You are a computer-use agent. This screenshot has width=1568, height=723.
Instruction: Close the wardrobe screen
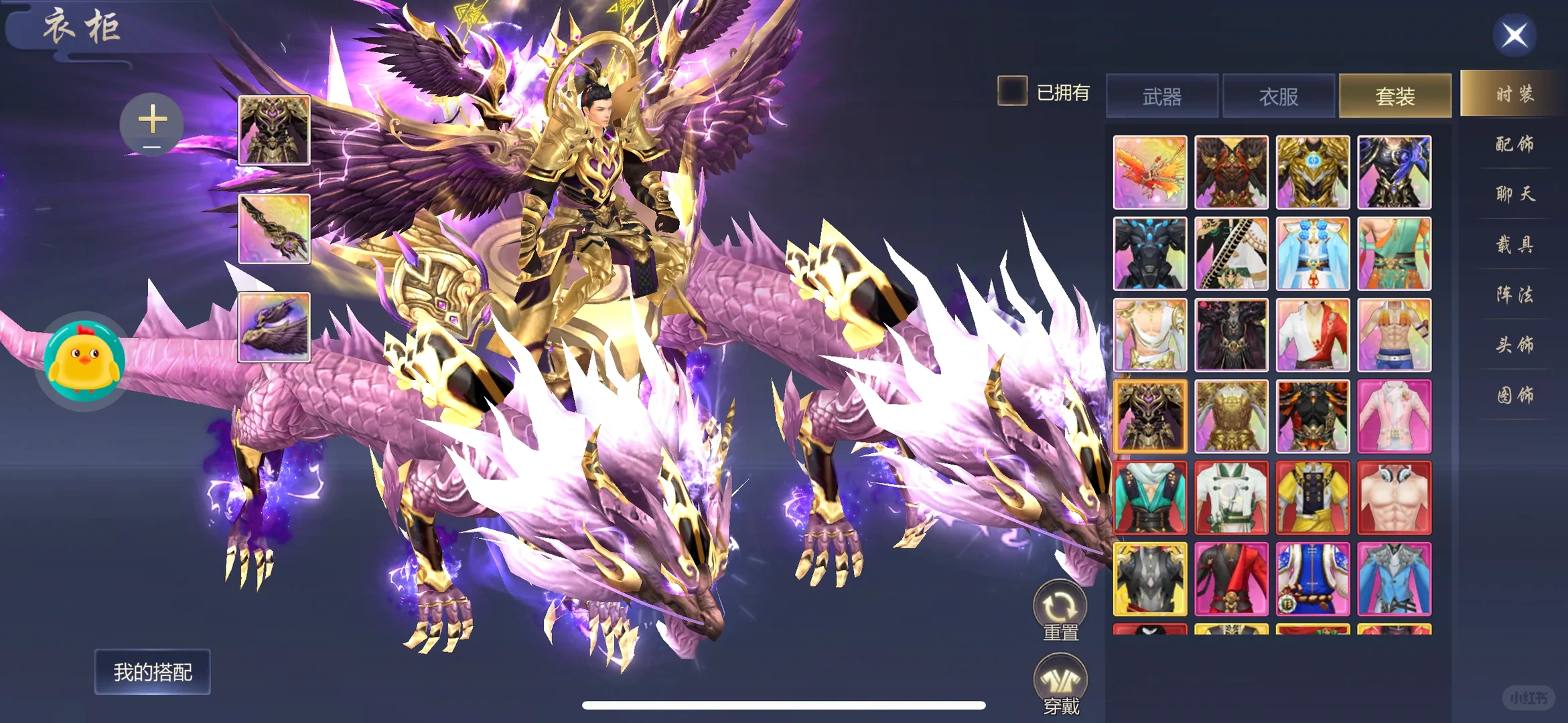pyautogui.click(x=1514, y=35)
